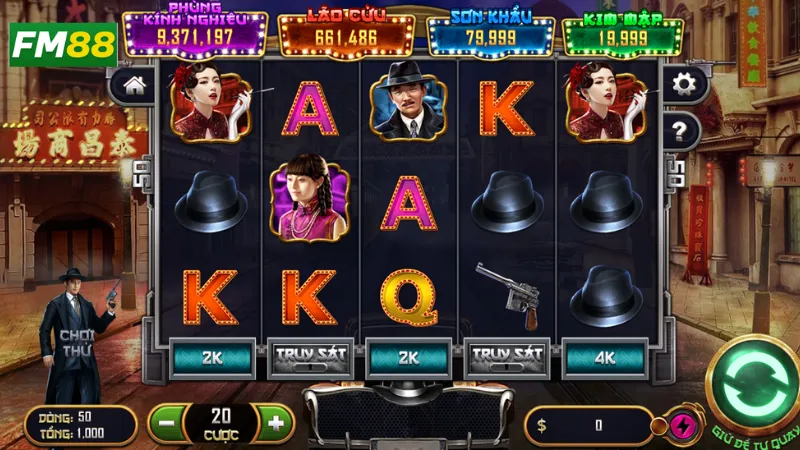Open the Dòng lines panel
The height and width of the screenshot is (450, 800).
point(80,424)
